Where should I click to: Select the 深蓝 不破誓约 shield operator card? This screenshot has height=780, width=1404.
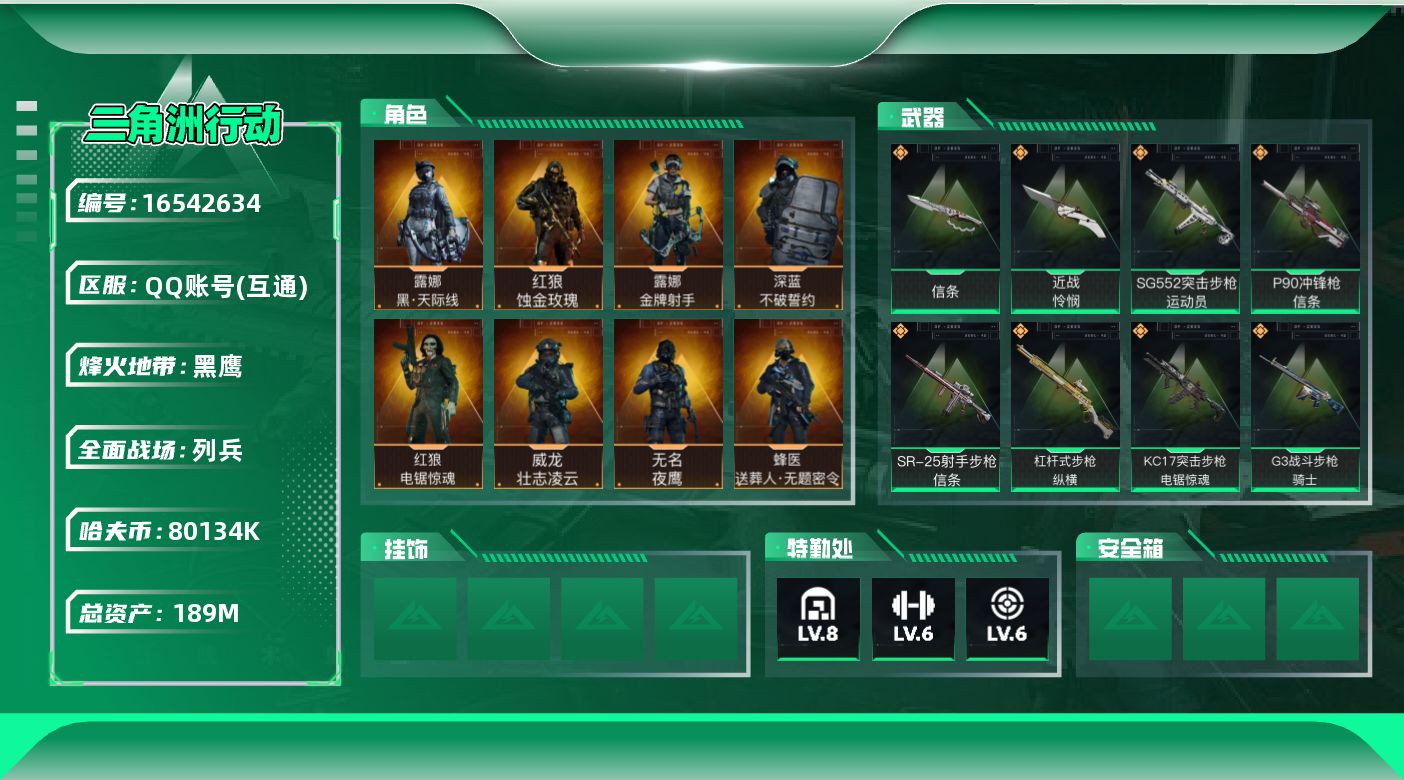788,225
